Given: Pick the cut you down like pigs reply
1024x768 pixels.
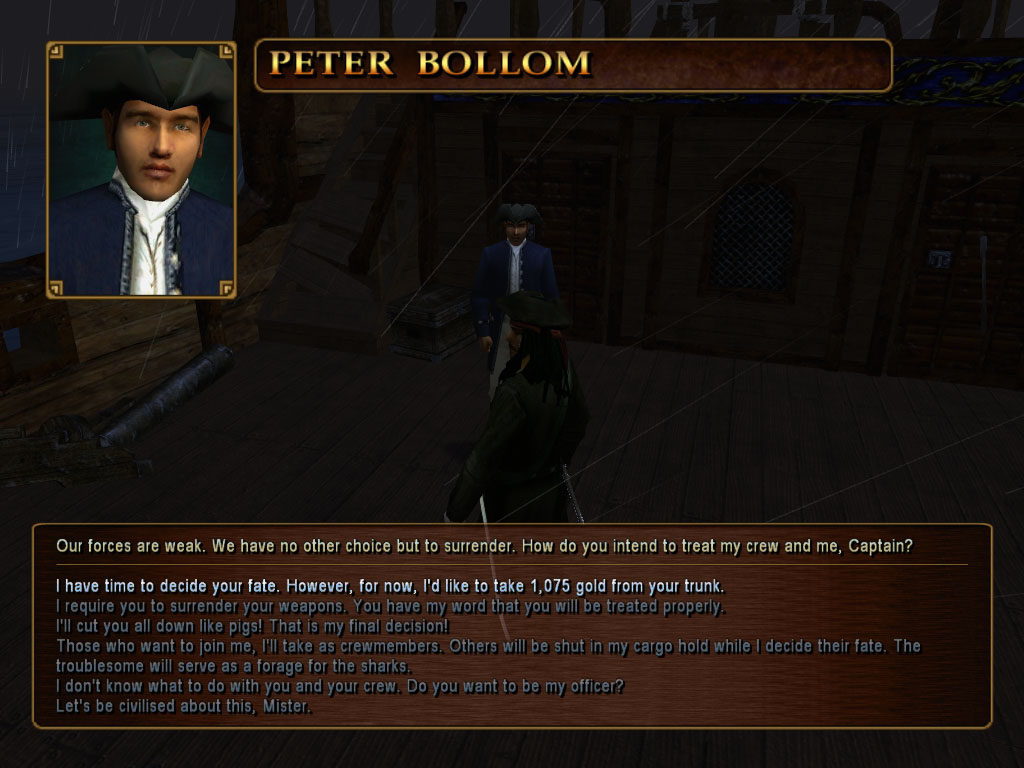Looking at the screenshot, I should (252, 626).
